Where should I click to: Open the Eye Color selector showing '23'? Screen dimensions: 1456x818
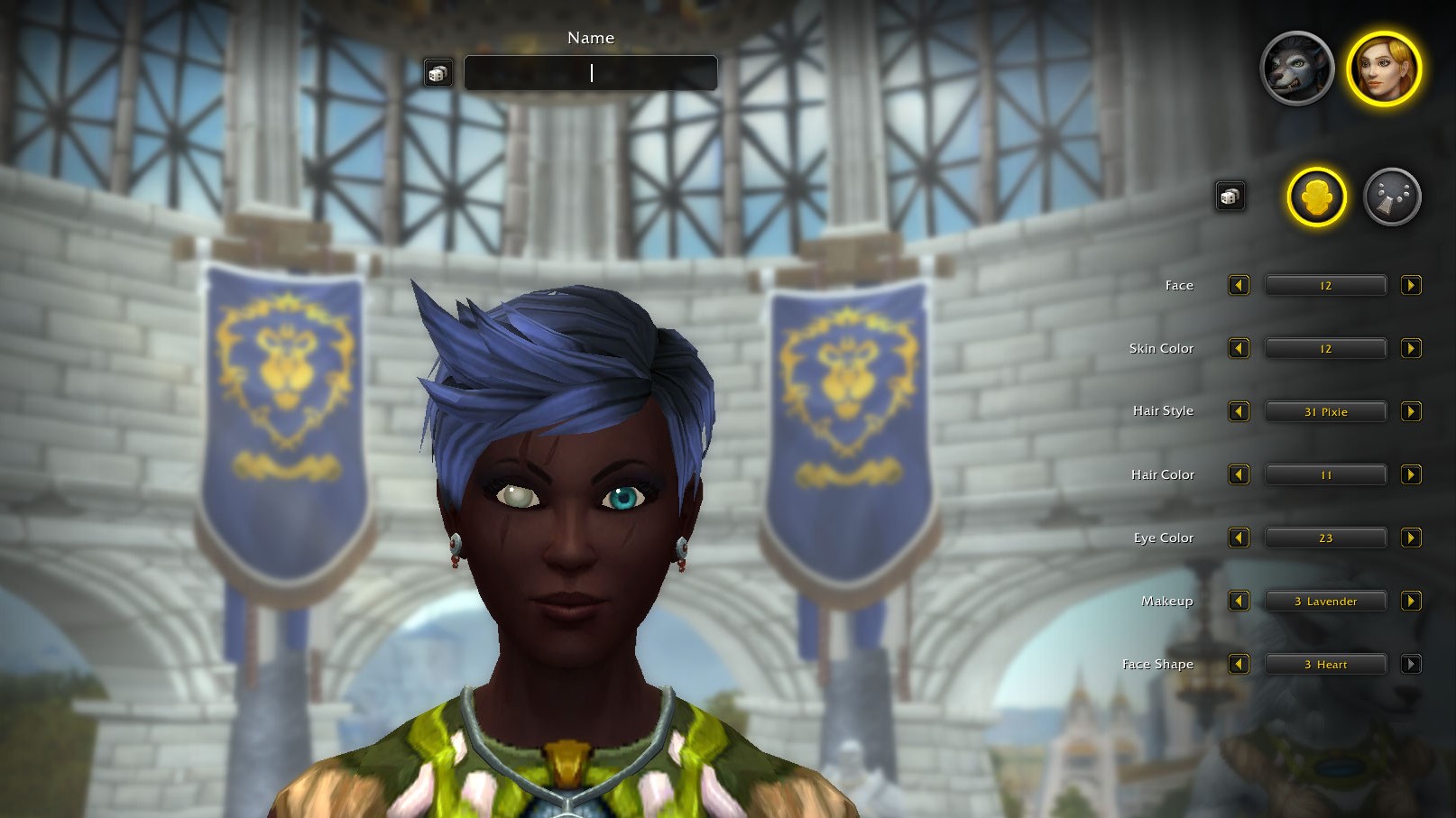pos(1325,538)
